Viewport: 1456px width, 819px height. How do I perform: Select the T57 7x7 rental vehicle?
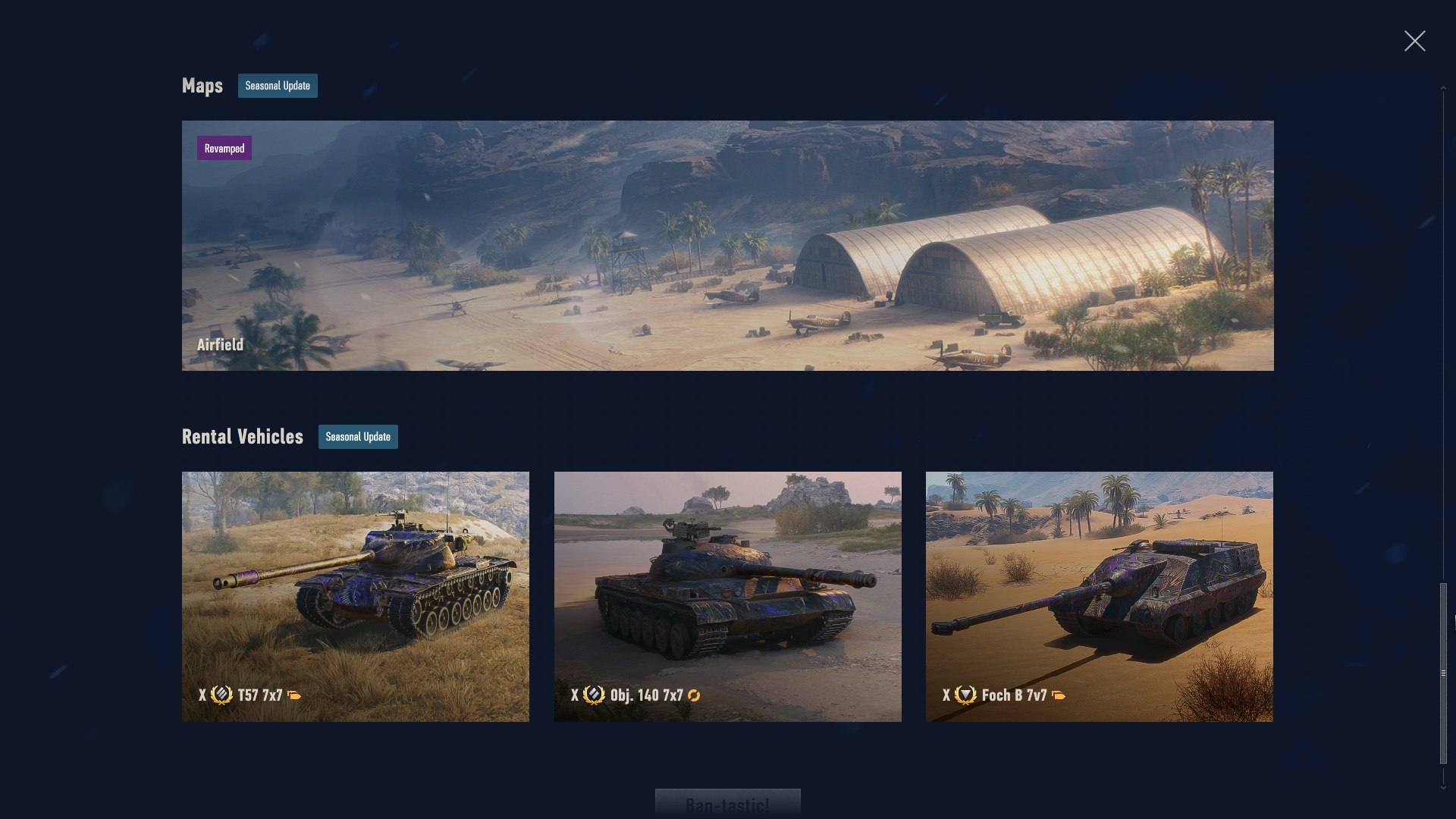tap(356, 596)
